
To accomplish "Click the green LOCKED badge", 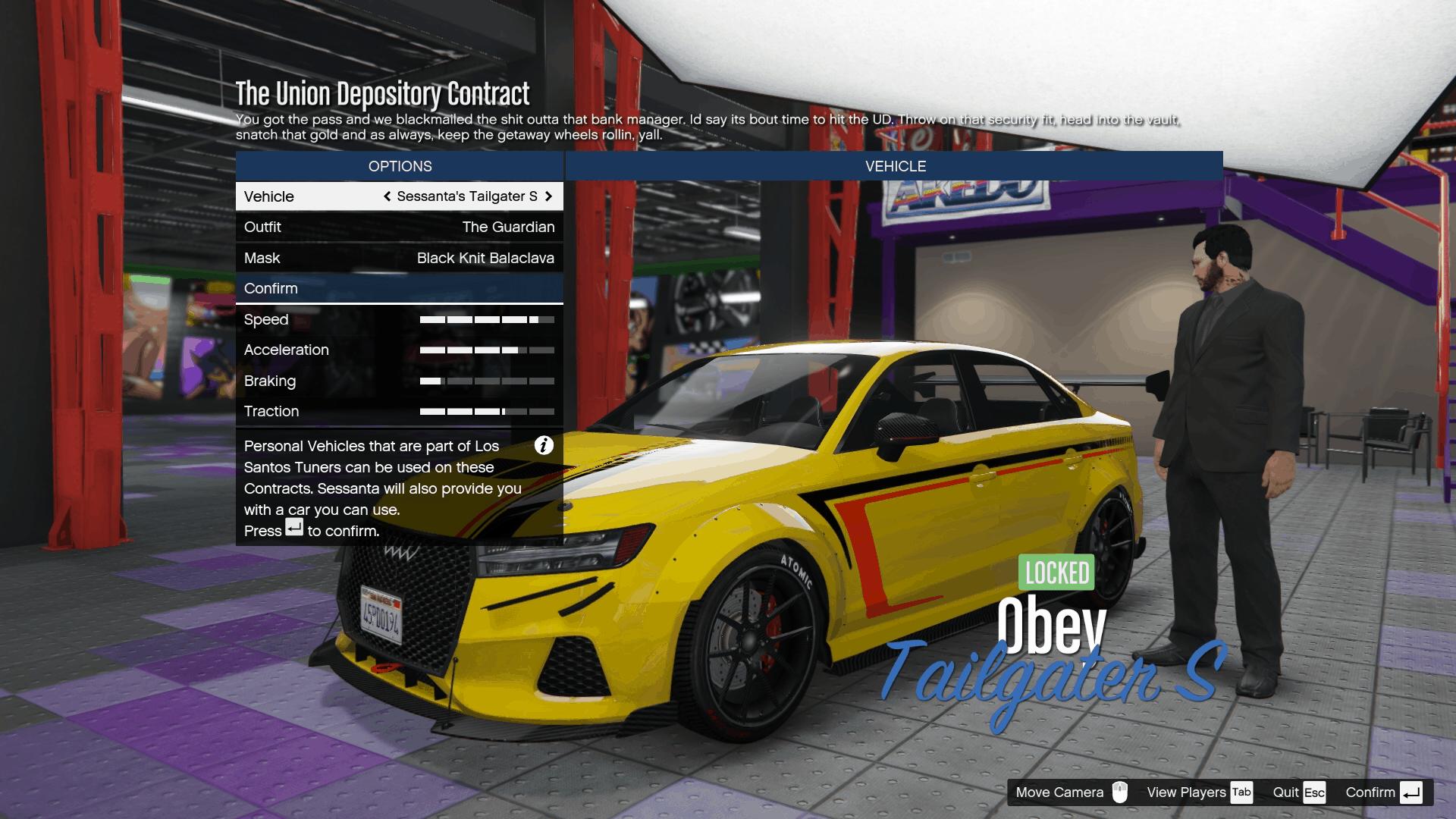I will [1055, 573].
